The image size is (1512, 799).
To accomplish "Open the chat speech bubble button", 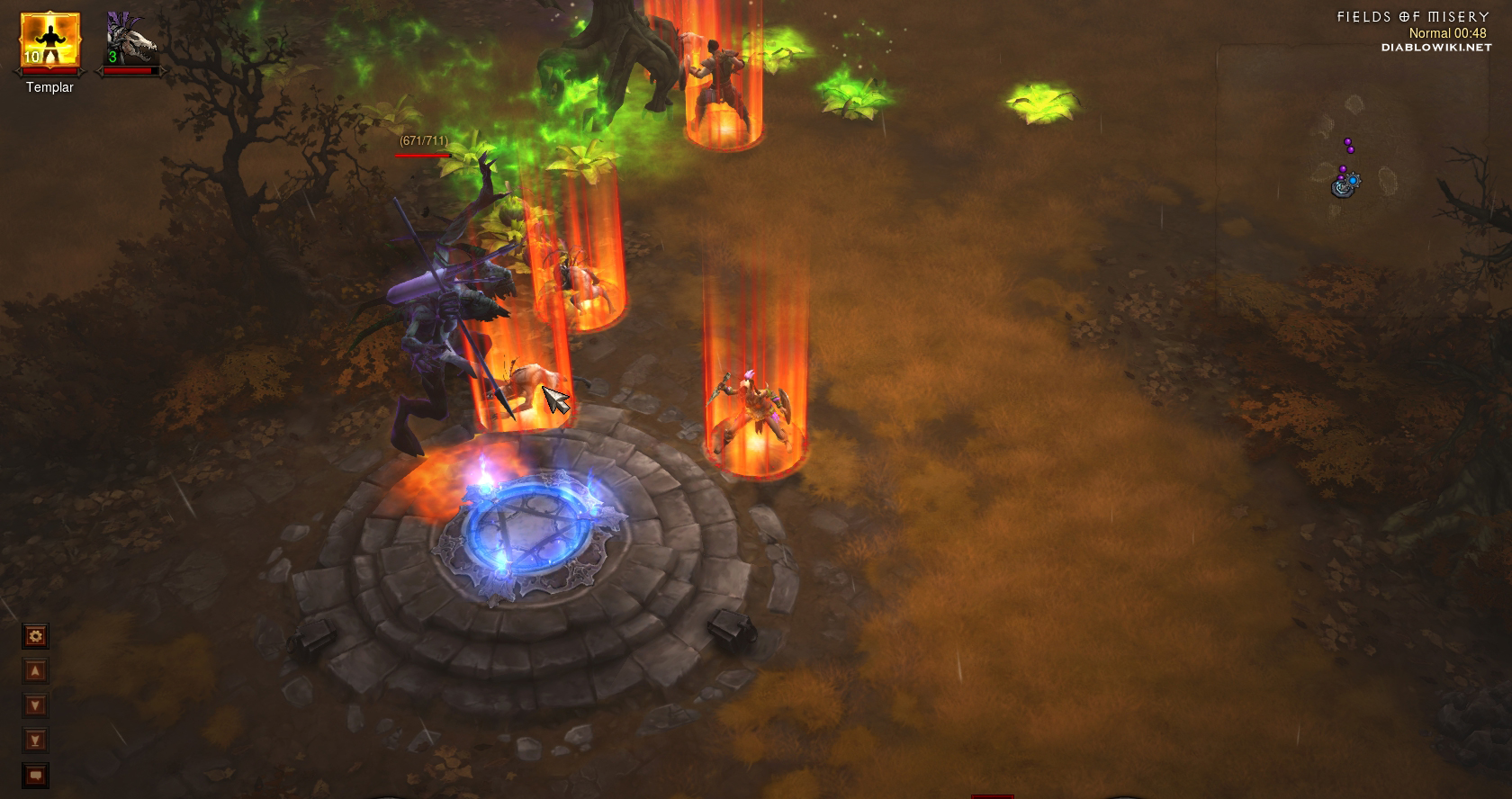I will pos(36,775).
